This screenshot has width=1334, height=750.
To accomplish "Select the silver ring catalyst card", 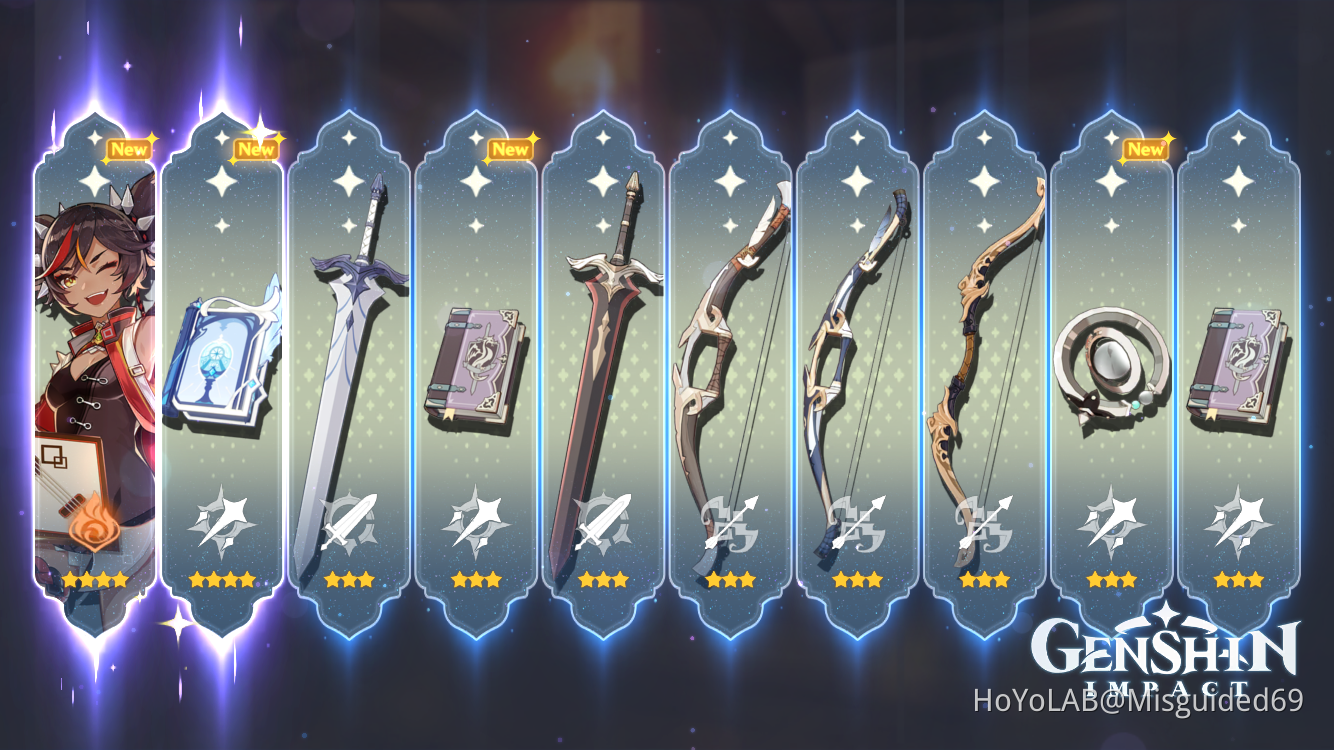I will click(1113, 370).
